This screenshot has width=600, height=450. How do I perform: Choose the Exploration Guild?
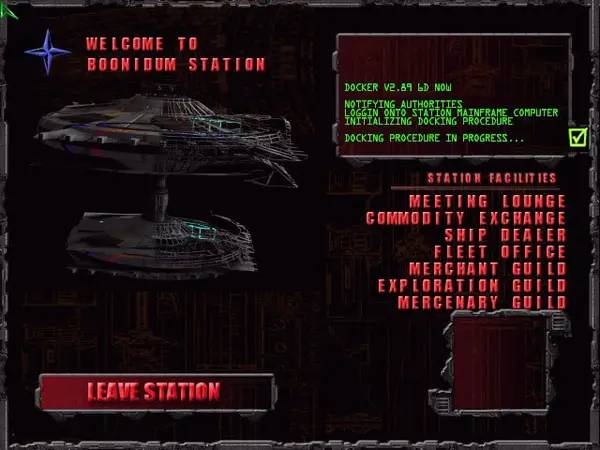(x=472, y=285)
